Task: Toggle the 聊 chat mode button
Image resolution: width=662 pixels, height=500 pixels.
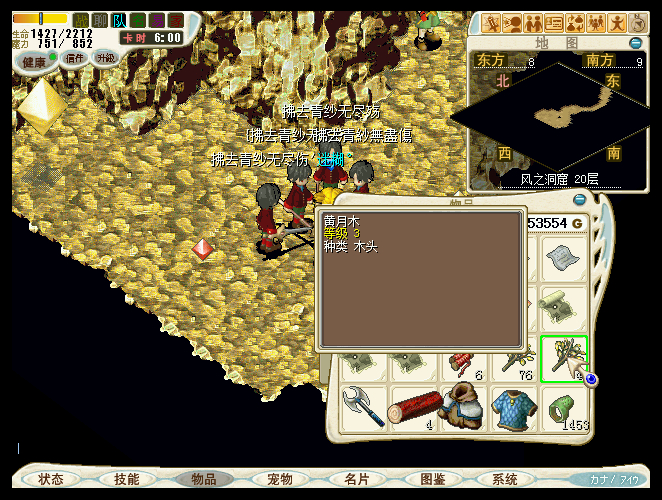Action: (x=100, y=20)
